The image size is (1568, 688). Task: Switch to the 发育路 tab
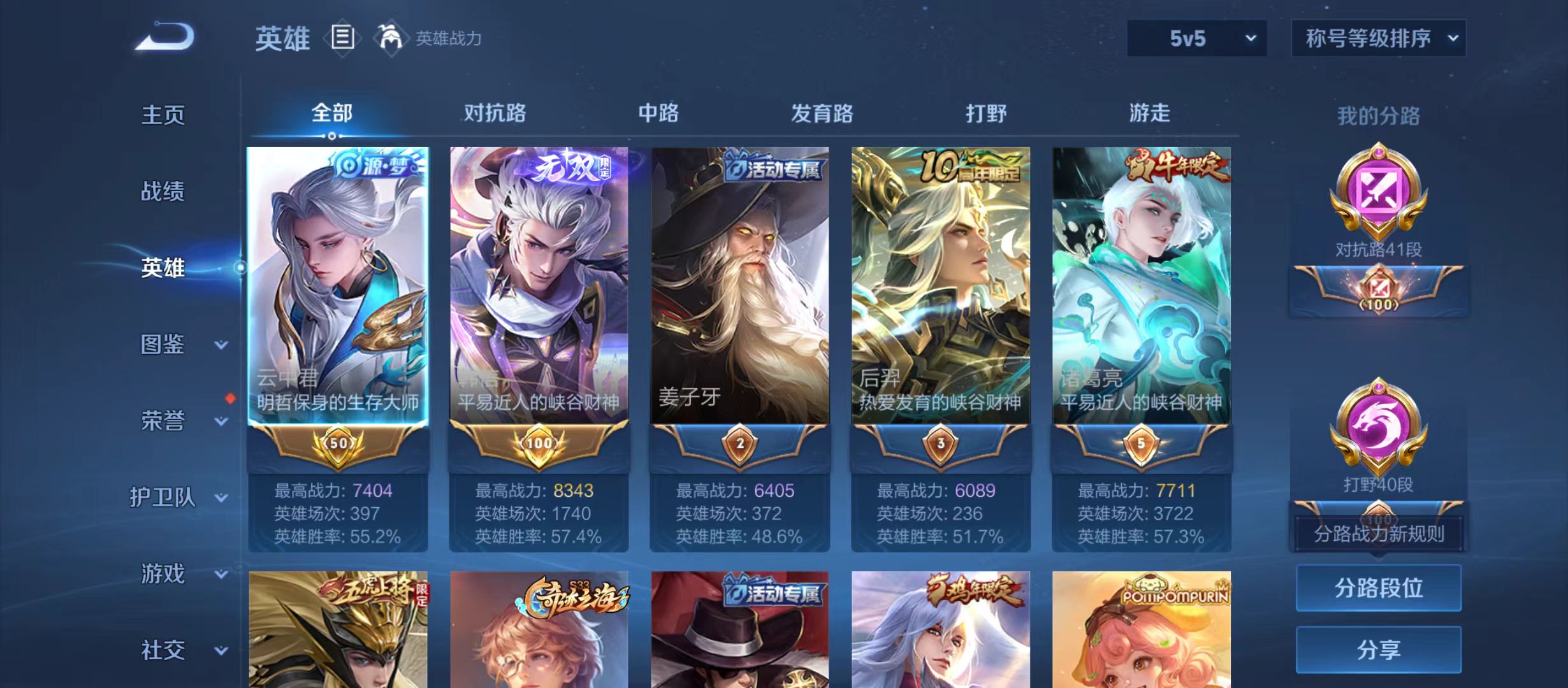click(824, 113)
